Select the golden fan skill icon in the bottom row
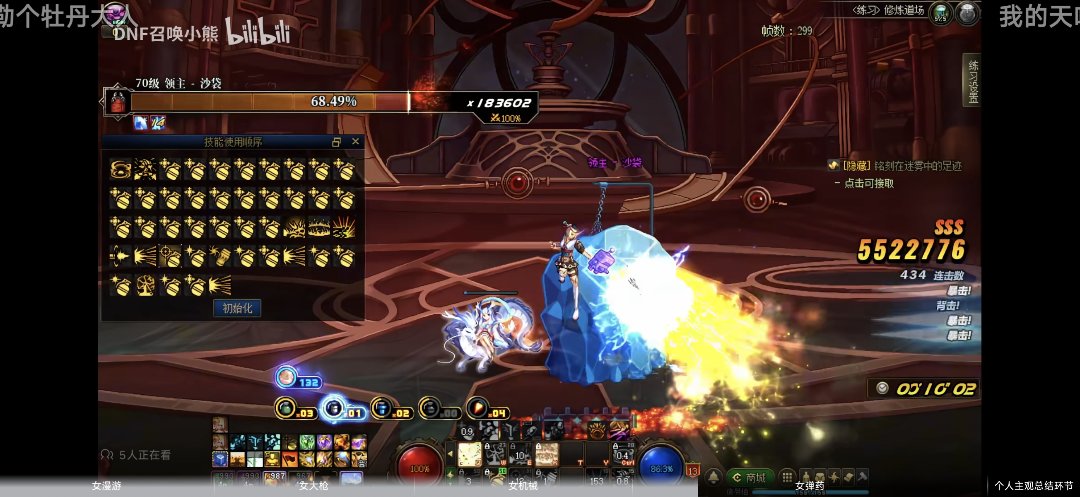 tap(220, 285)
